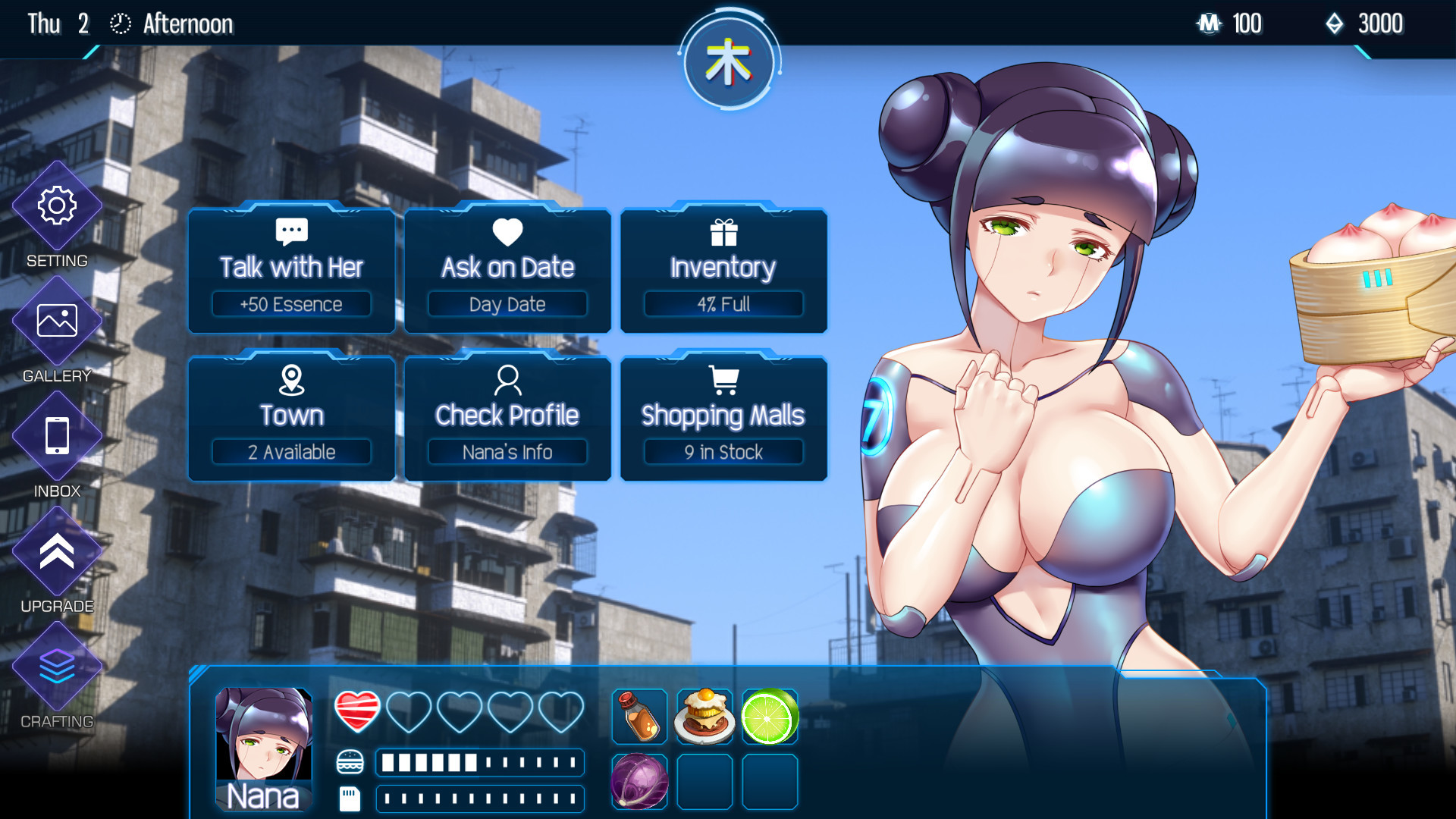The image size is (1456, 819).
Task: Visit the Shopping Malls
Action: click(x=723, y=418)
